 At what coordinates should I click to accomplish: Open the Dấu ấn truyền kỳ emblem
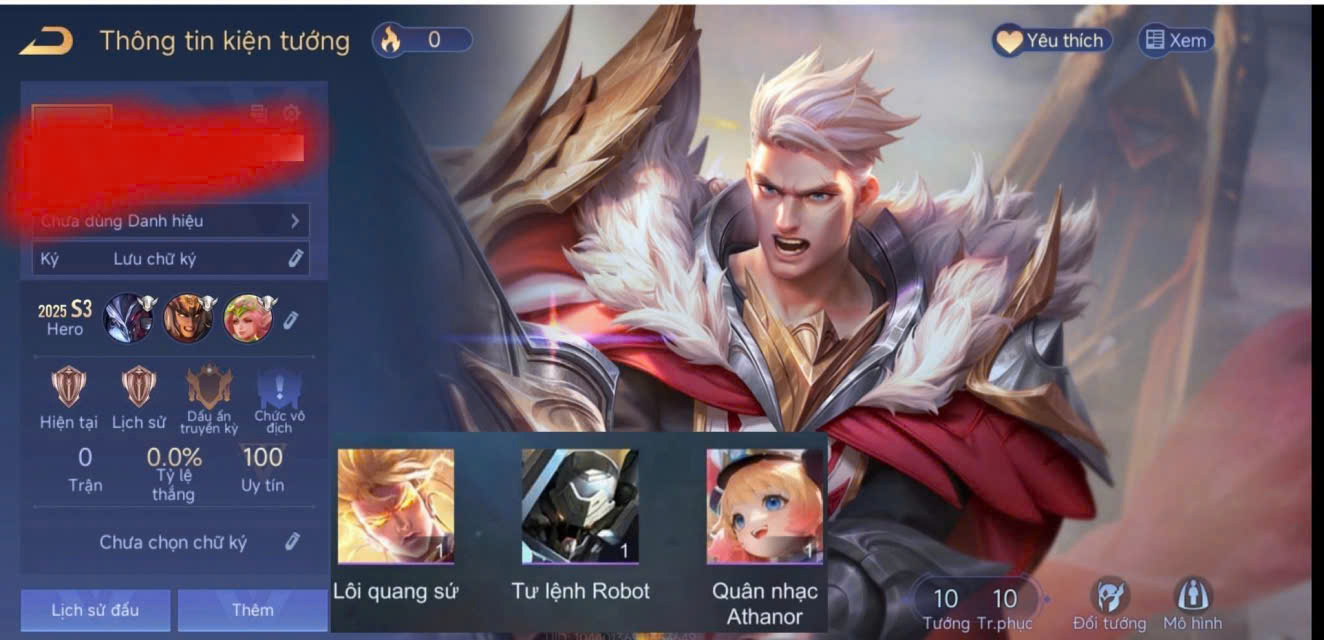click(x=209, y=388)
